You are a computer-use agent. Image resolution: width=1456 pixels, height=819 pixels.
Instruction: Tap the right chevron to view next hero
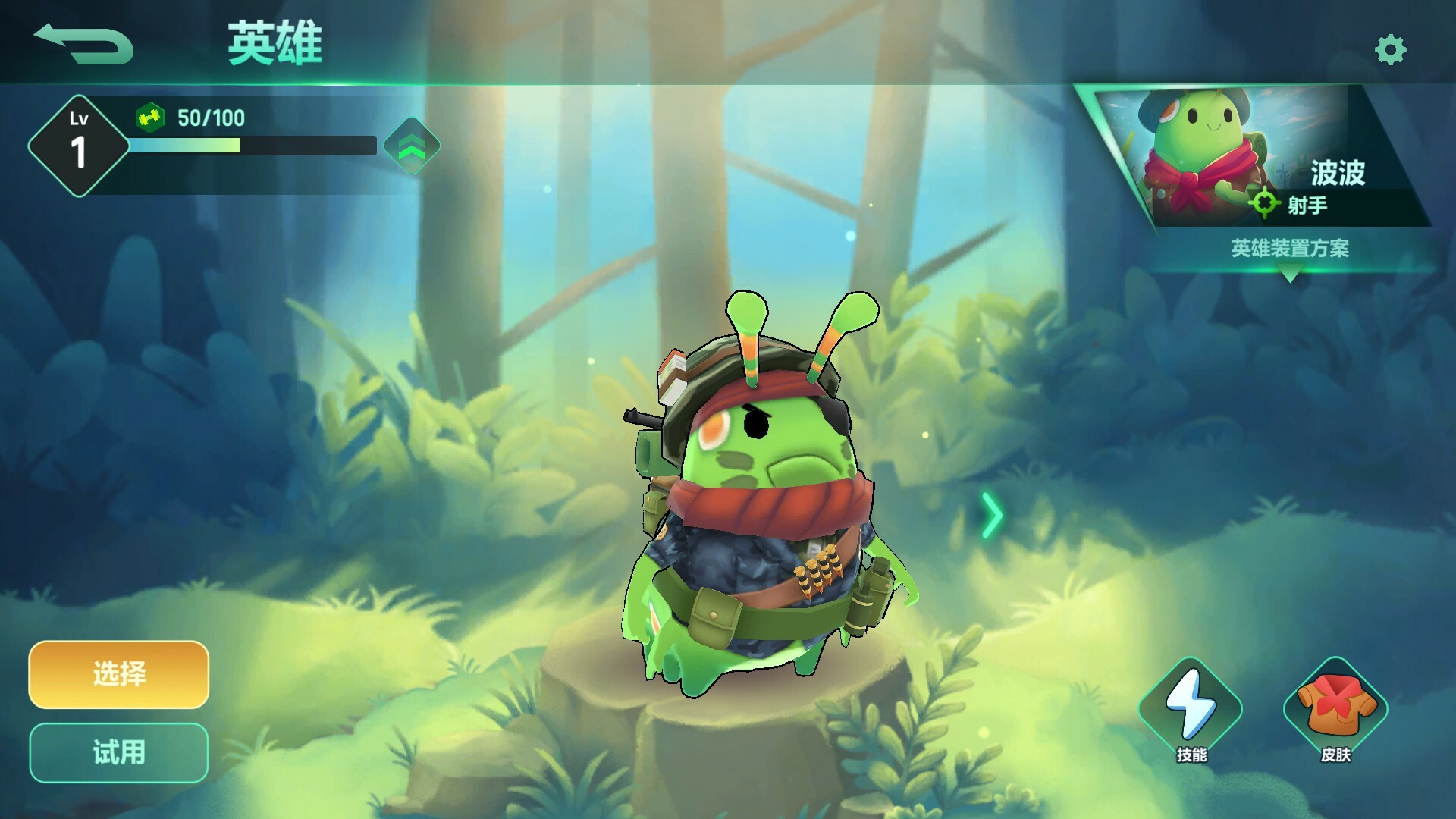click(990, 515)
